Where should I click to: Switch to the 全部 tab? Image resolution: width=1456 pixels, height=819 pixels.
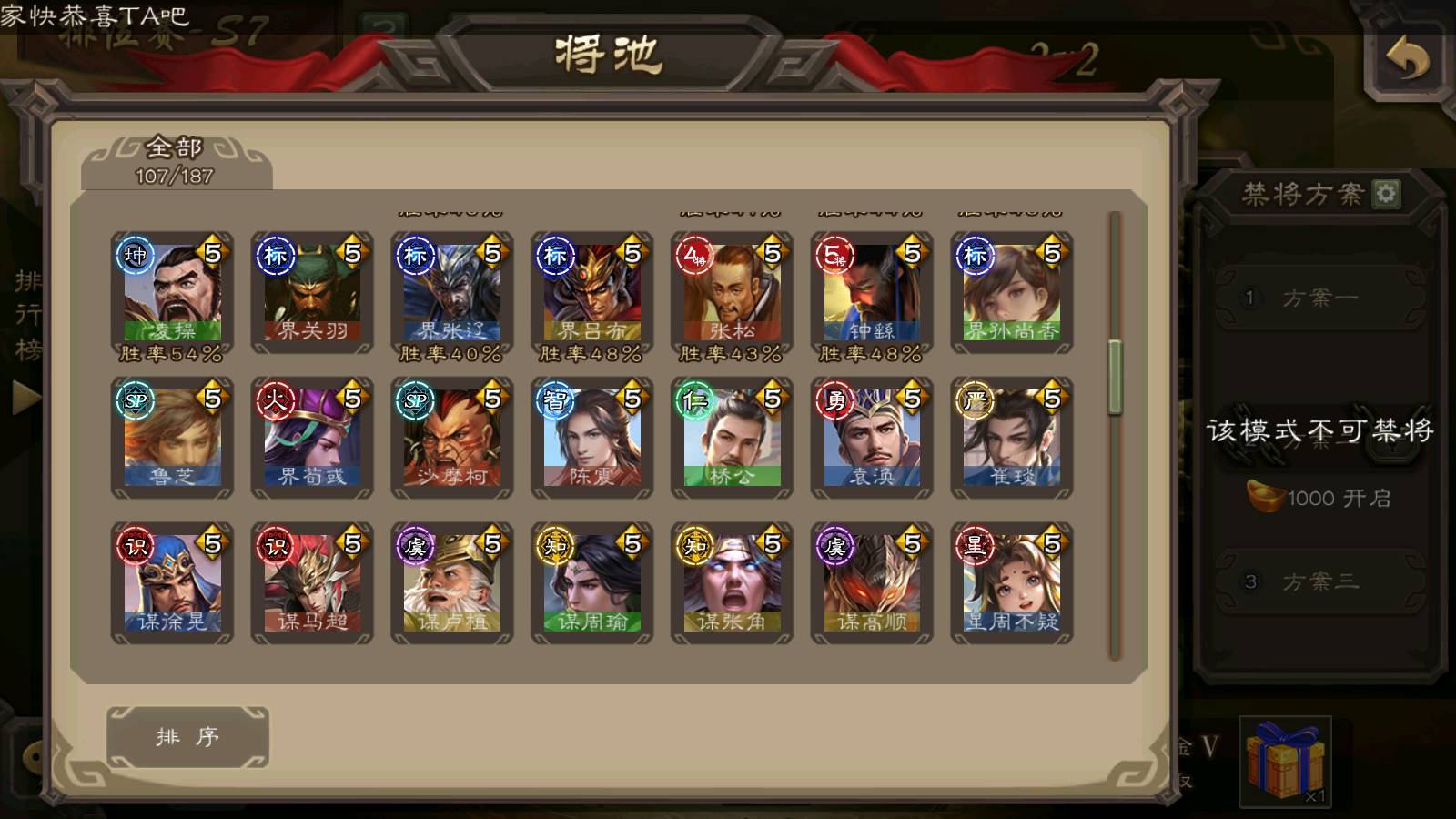click(x=176, y=161)
